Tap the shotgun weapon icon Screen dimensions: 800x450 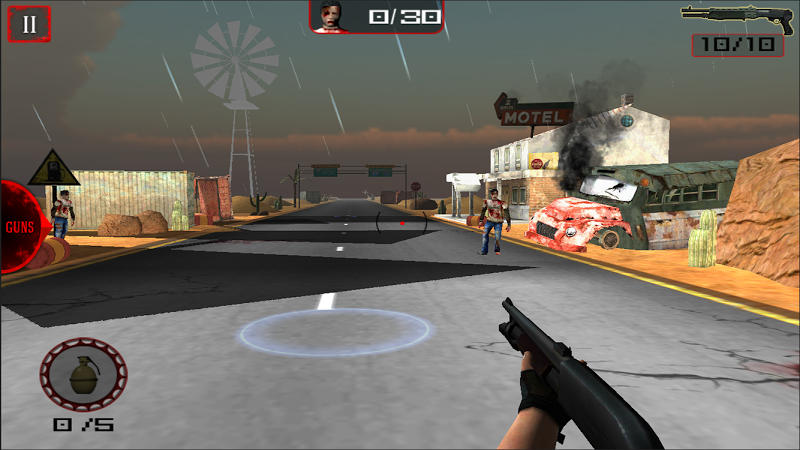[730, 16]
